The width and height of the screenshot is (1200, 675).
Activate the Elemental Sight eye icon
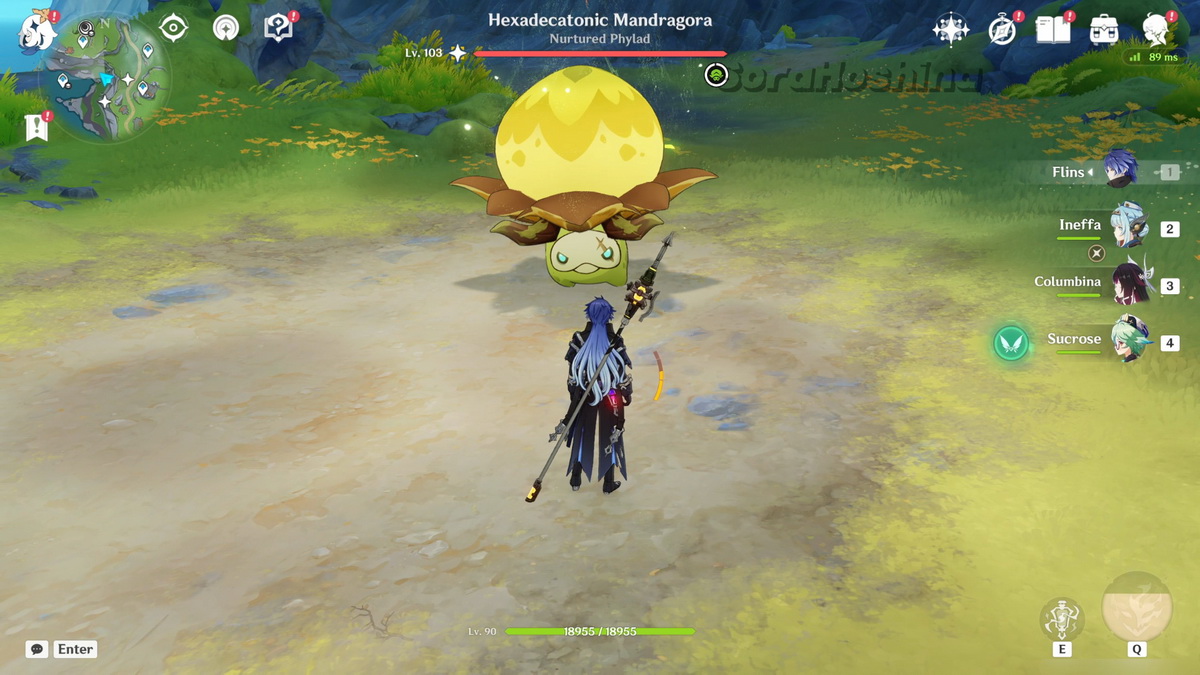(174, 28)
